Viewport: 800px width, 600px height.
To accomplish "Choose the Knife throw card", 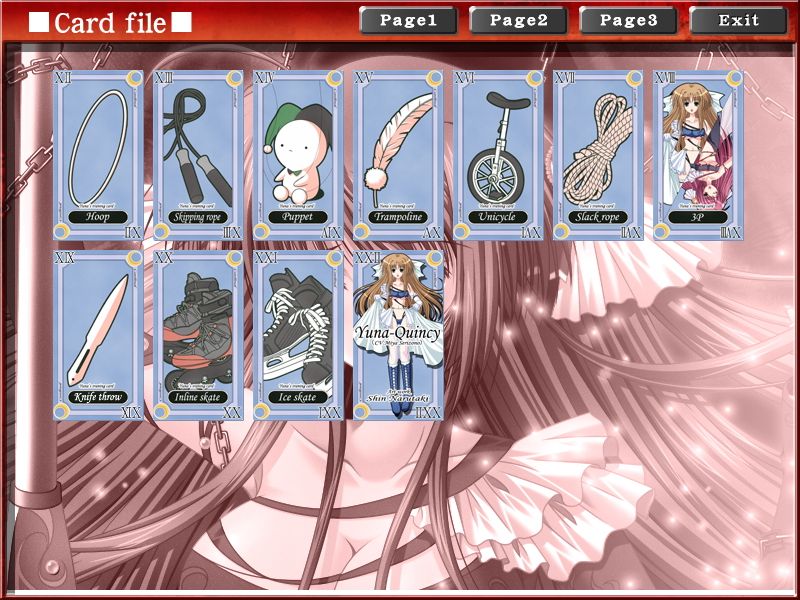I will [x=98, y=335].
